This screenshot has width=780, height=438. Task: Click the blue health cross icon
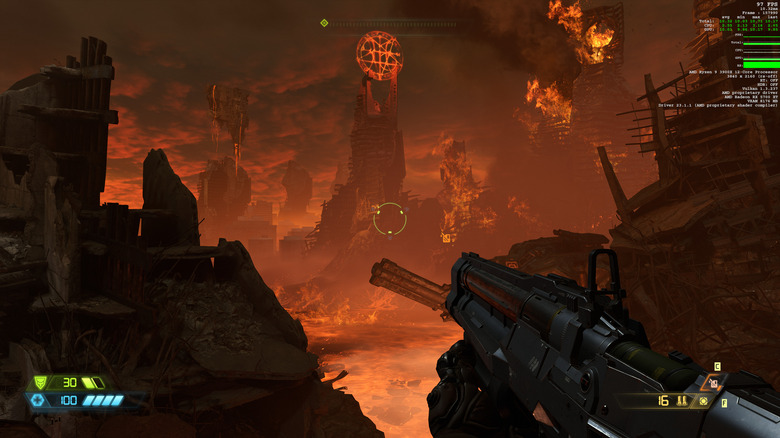tap(37, 400)
